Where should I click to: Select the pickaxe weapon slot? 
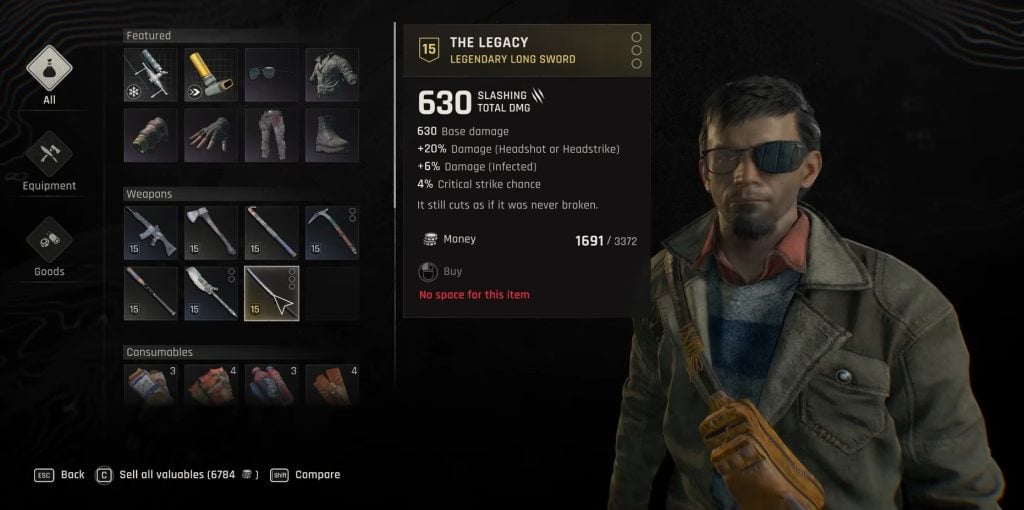(331, 232)
